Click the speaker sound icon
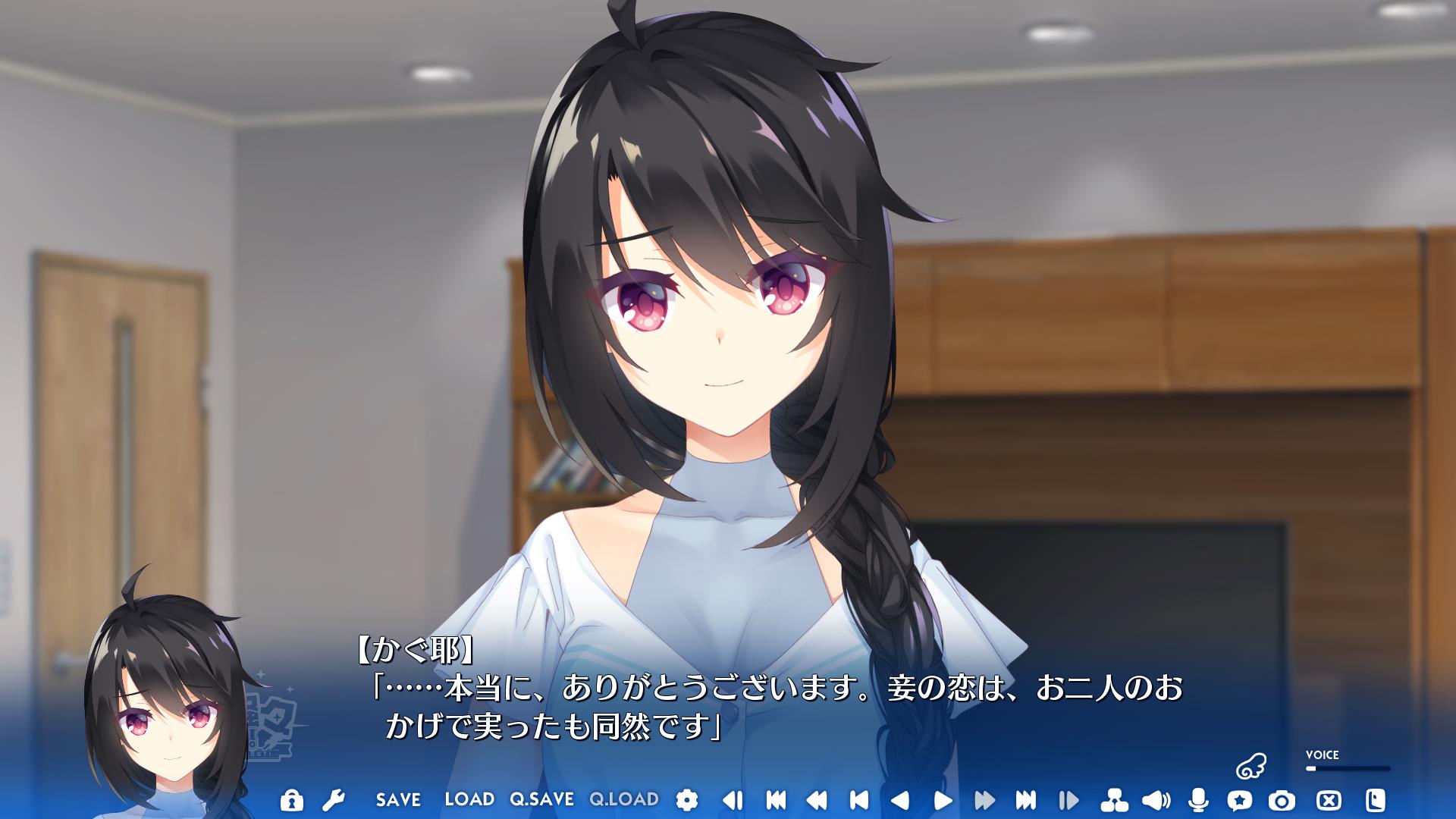1456x819 pixels. point(1156,800)
